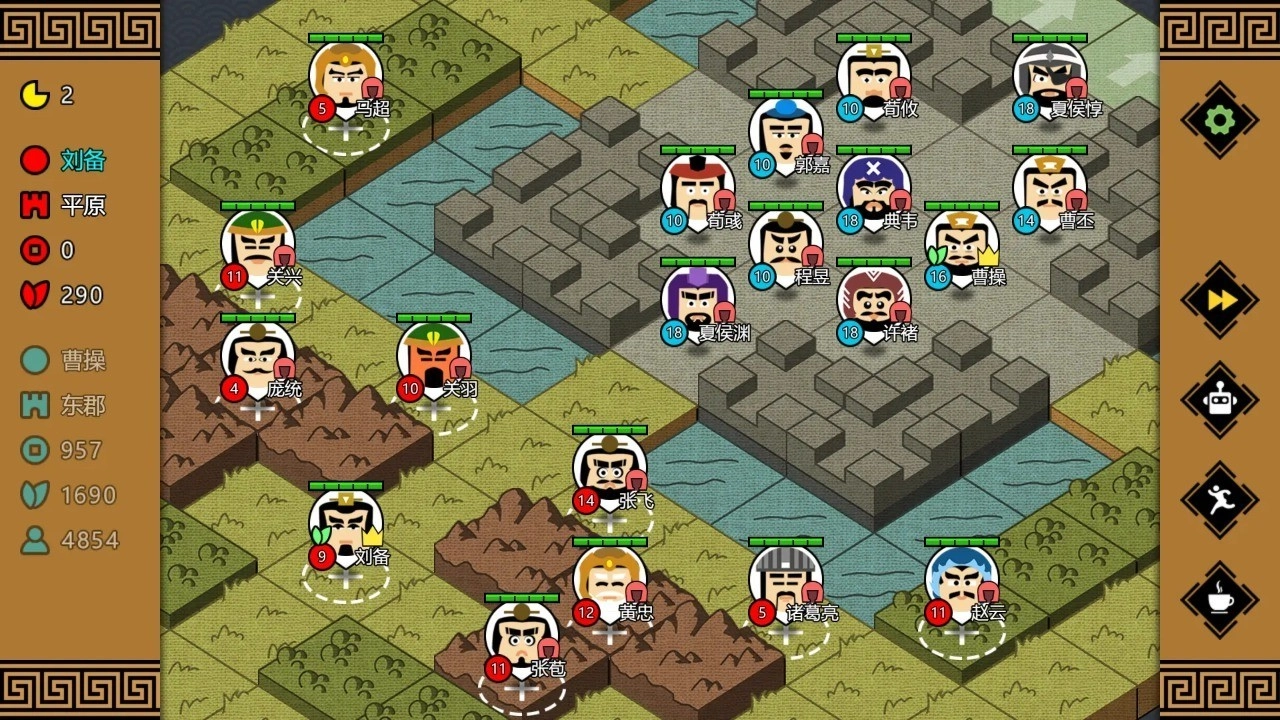Click the running figure icon

[1218, 497]
